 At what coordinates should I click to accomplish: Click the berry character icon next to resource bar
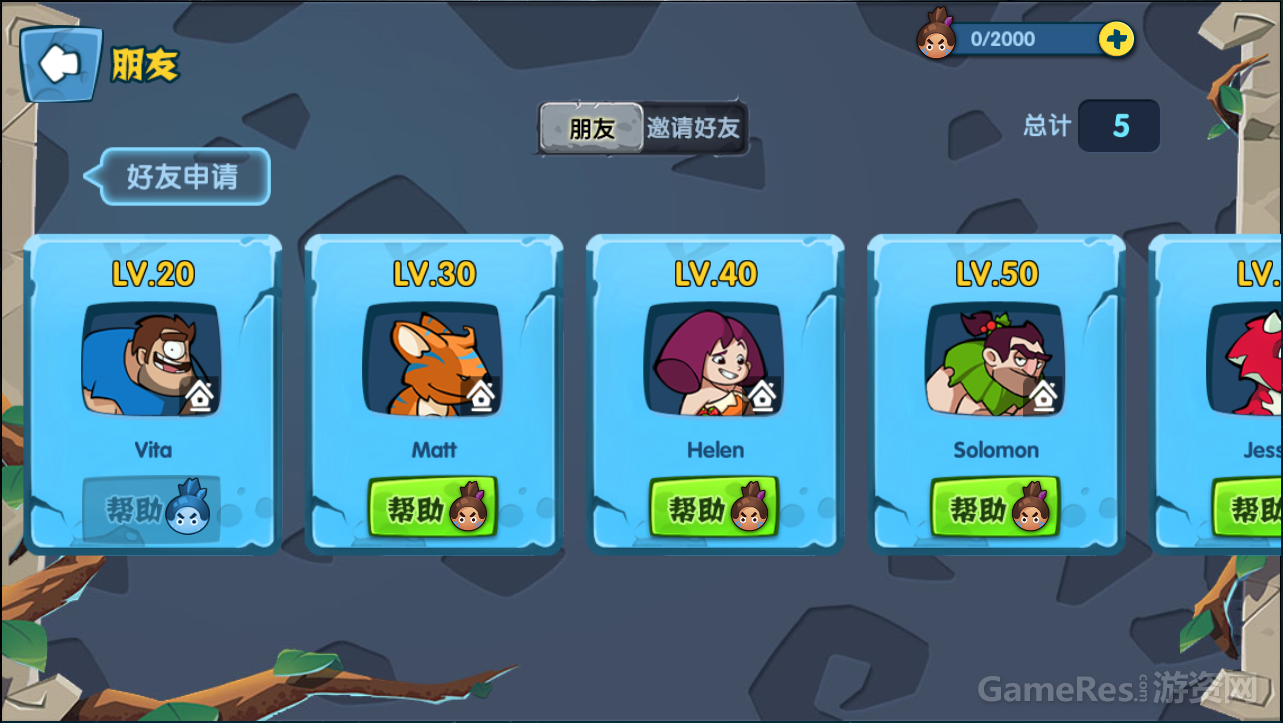point(936,39)
